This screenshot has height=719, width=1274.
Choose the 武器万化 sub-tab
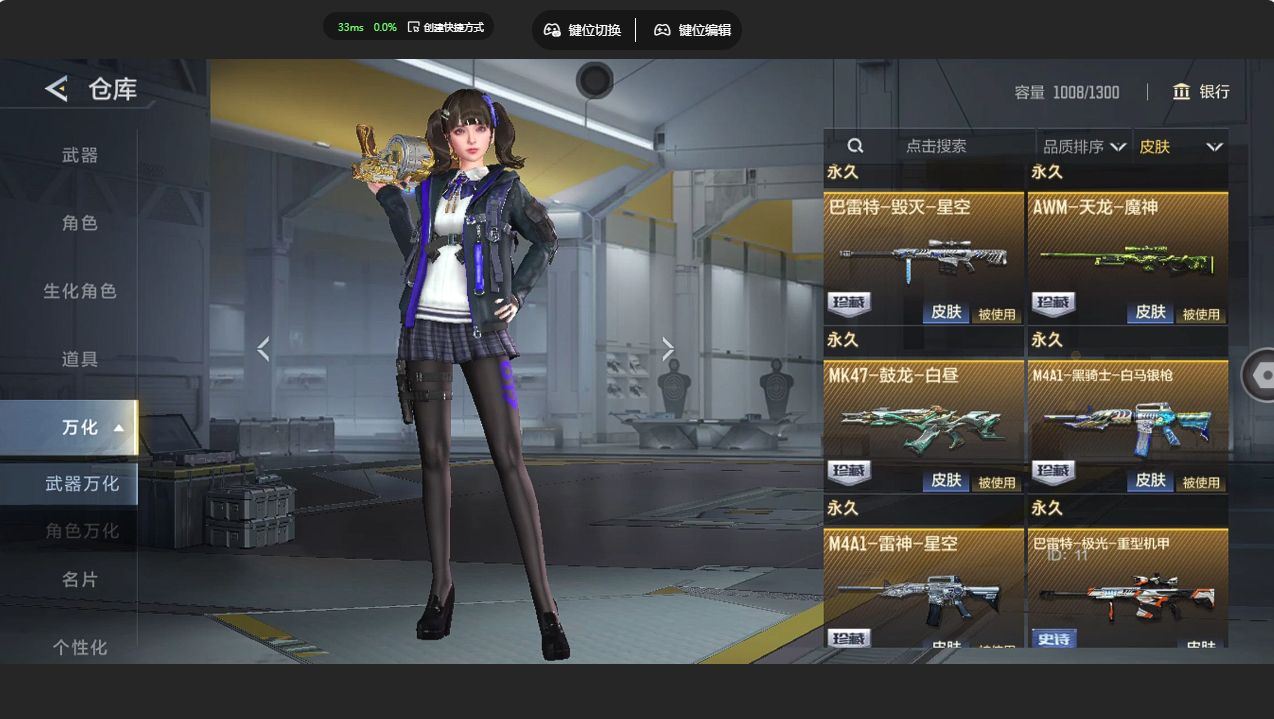pyautogui.click(x=82, y=484)
